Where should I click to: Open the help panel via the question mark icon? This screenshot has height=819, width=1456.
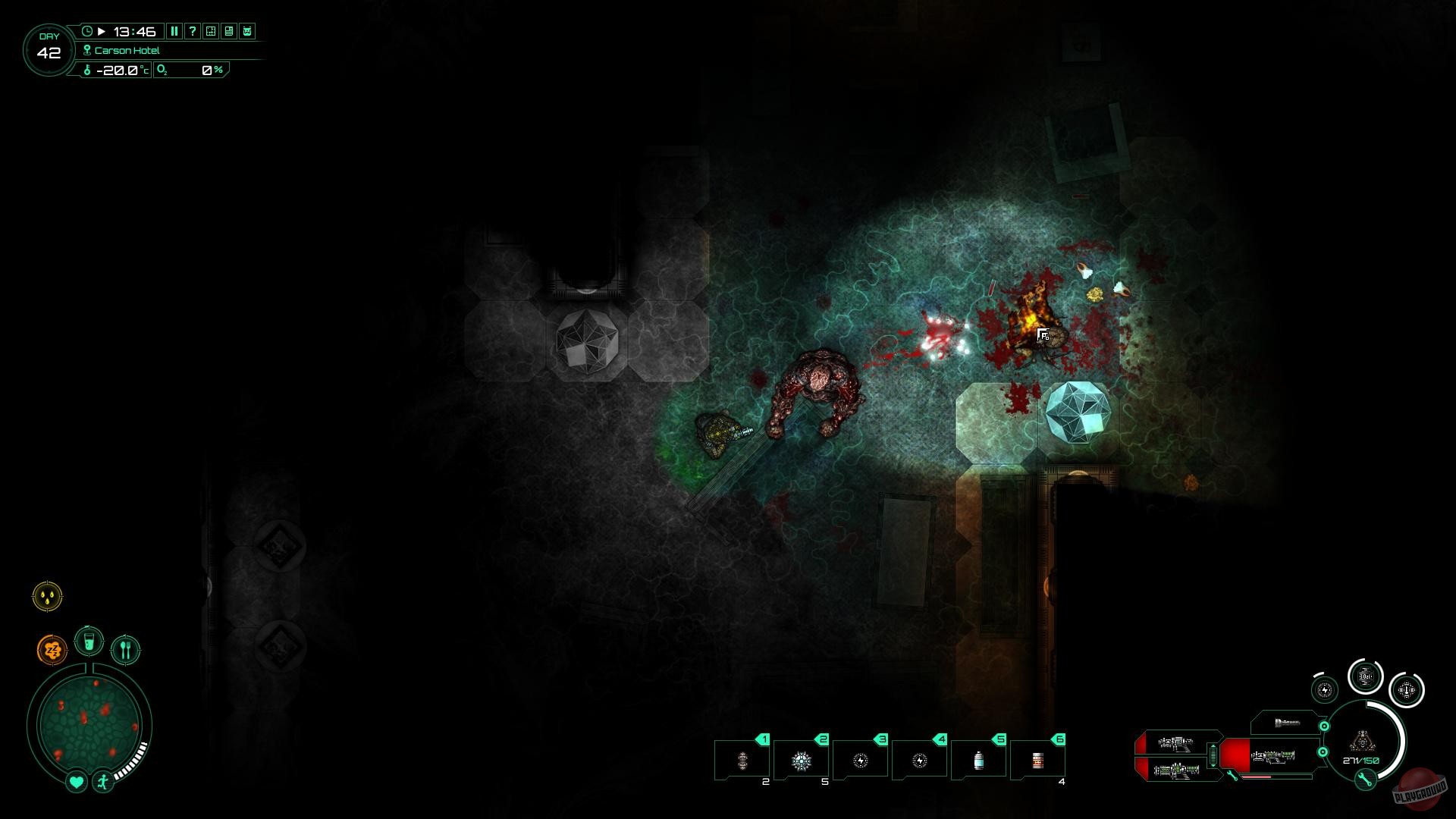tap(193, 32)
